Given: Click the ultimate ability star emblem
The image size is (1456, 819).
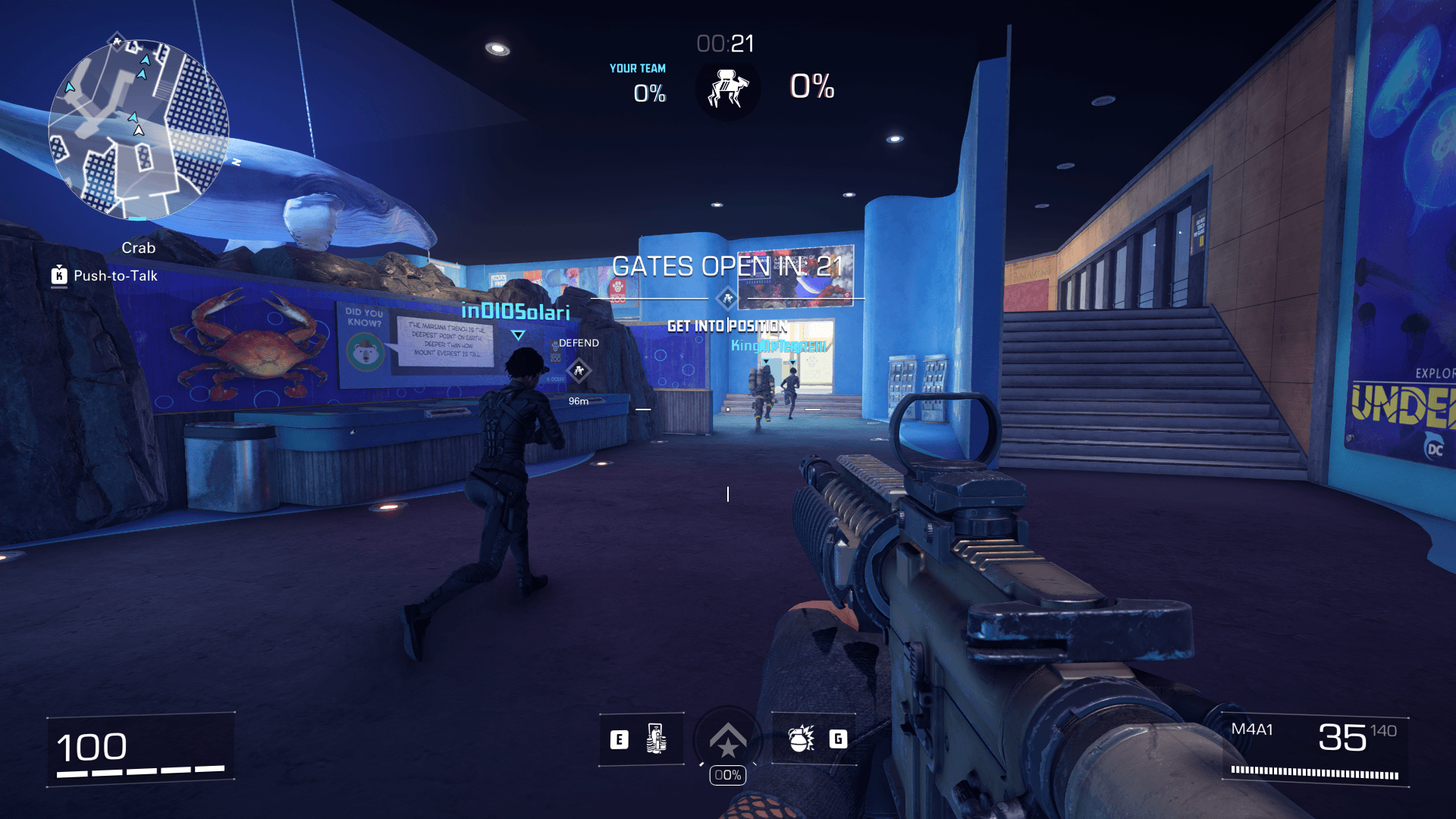Looking at the screenshot, I should (x=728, y=741).
